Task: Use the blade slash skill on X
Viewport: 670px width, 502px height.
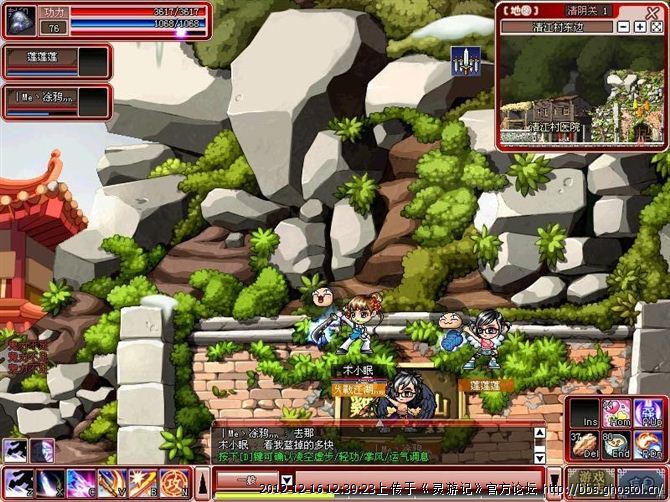Action: pos(50,482)
